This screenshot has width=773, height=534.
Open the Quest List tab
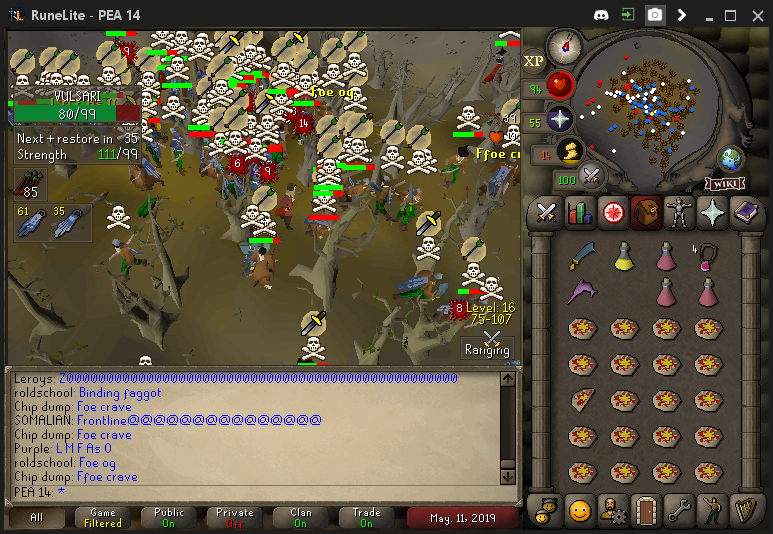click(613, 213)
